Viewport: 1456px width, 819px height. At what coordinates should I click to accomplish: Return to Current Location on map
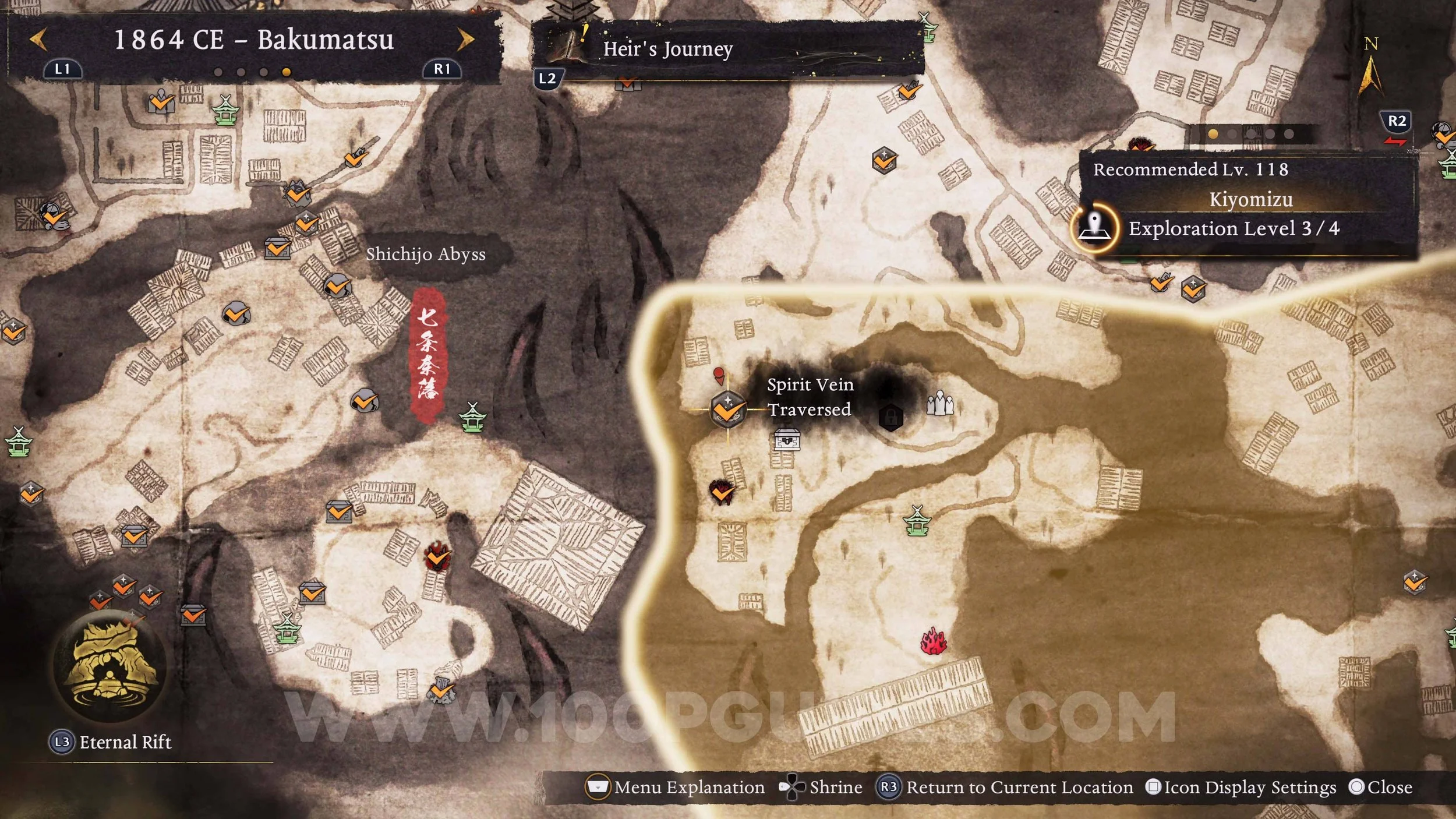pos(1006,788)
